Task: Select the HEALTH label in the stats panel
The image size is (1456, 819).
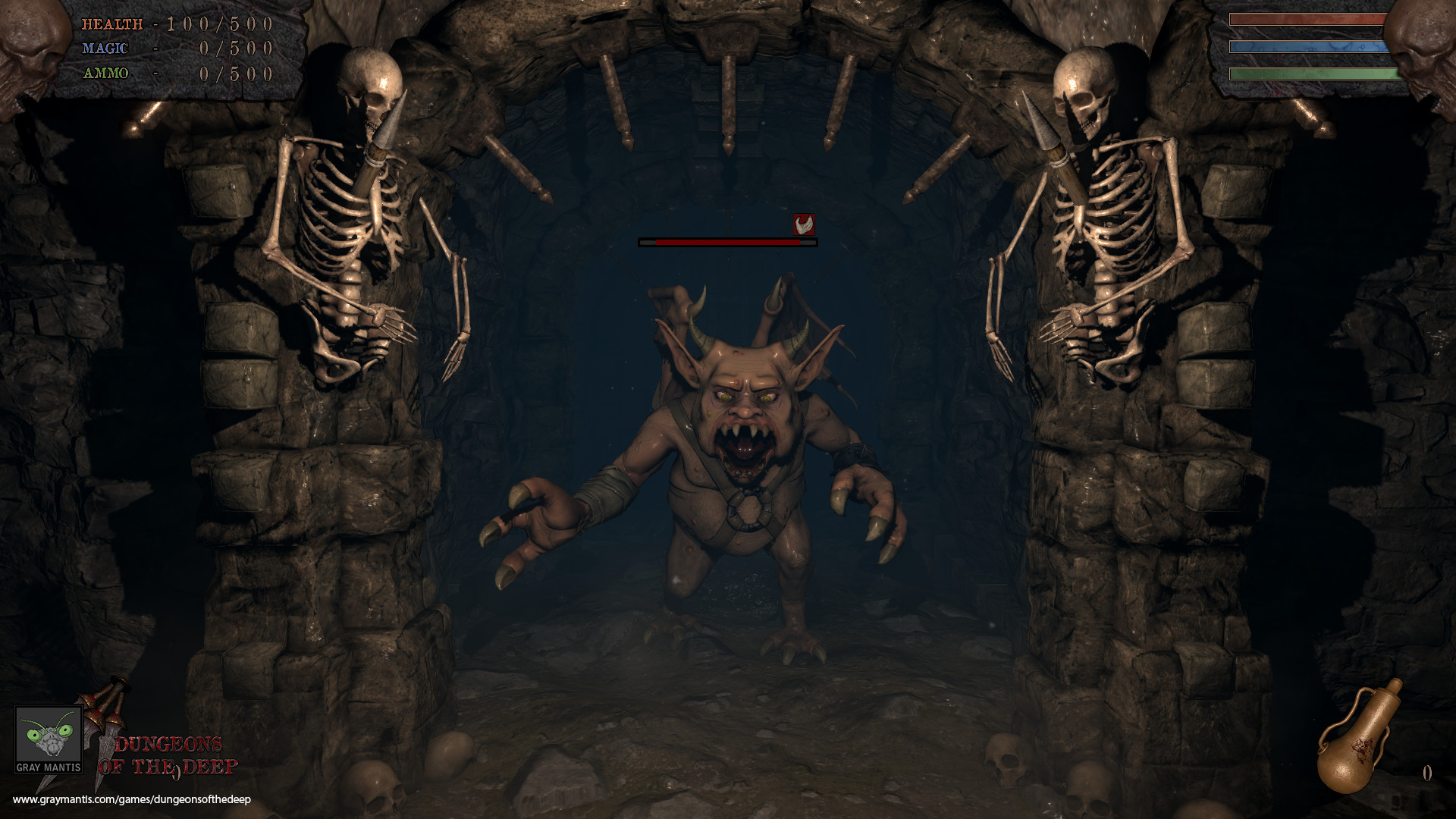Action: click(112, 23)
